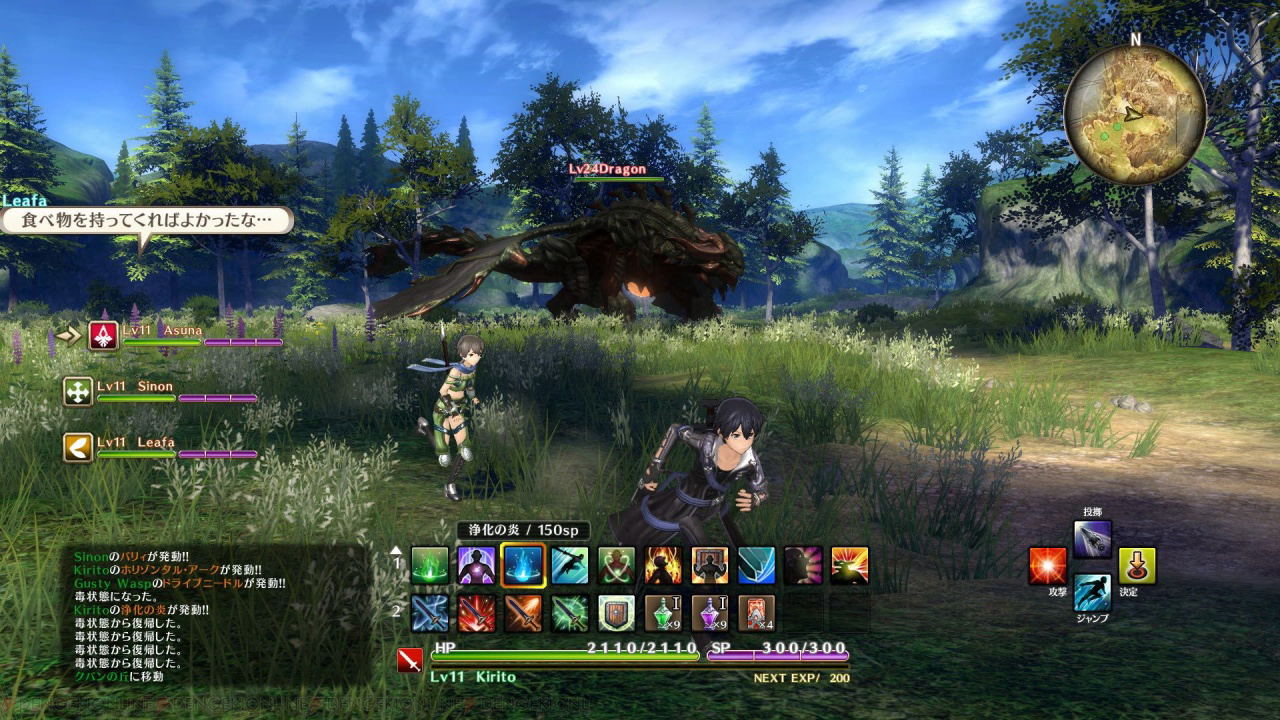Use the red sword burst skill

pos(477,612)
